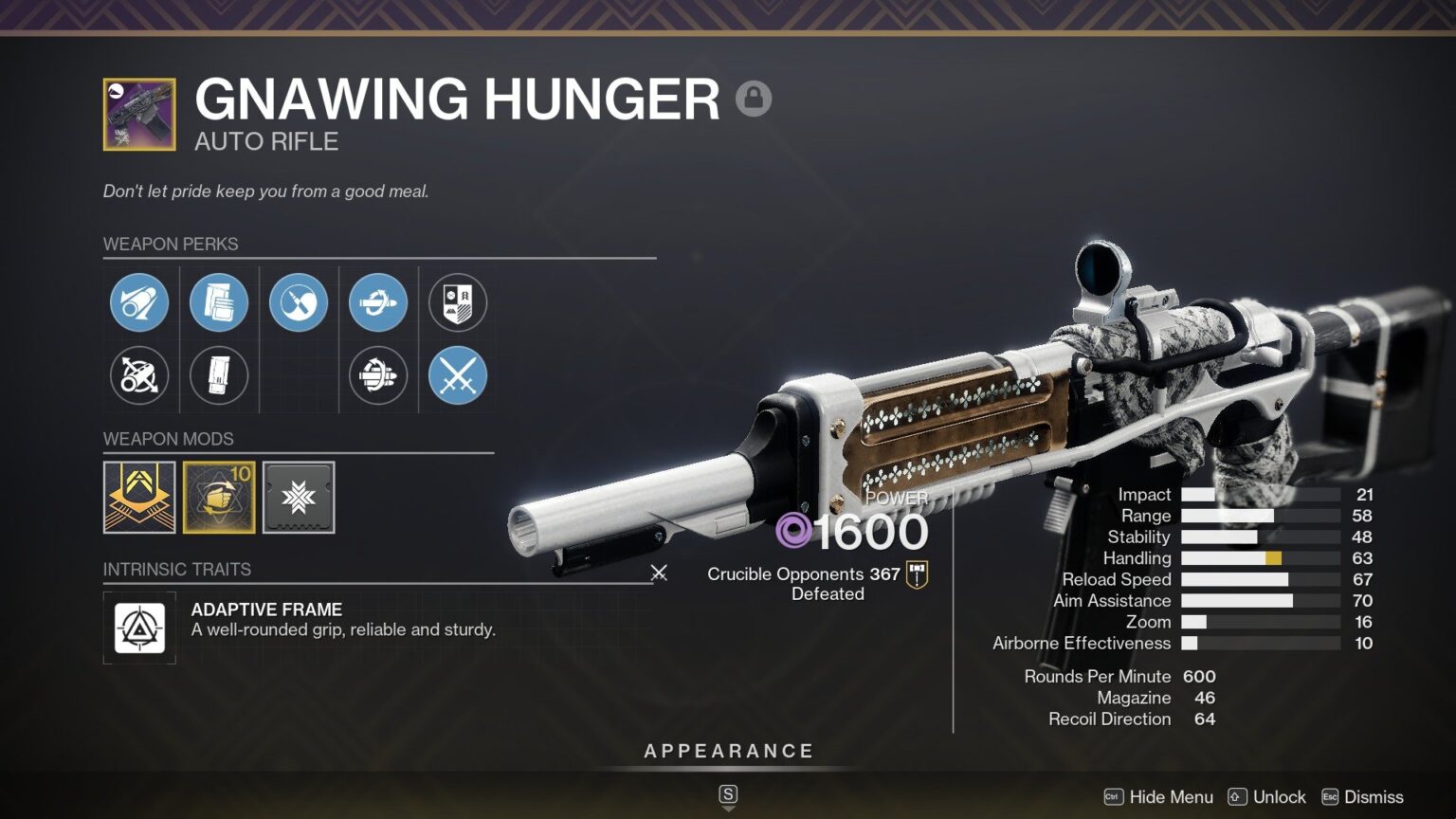Open the empty weapon mod socket

(x=299, y=498)
